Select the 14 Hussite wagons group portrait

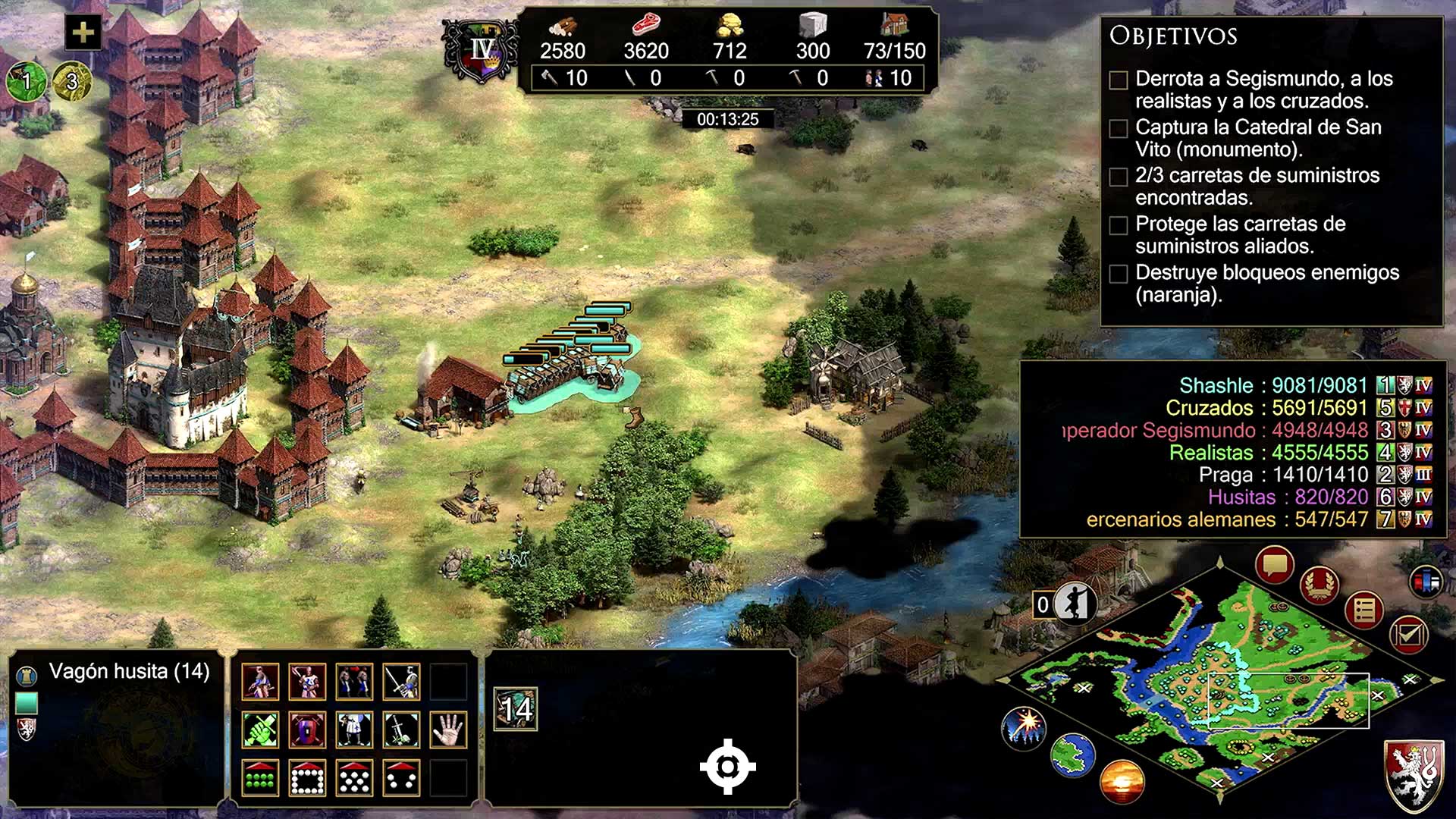click(516, 709)
